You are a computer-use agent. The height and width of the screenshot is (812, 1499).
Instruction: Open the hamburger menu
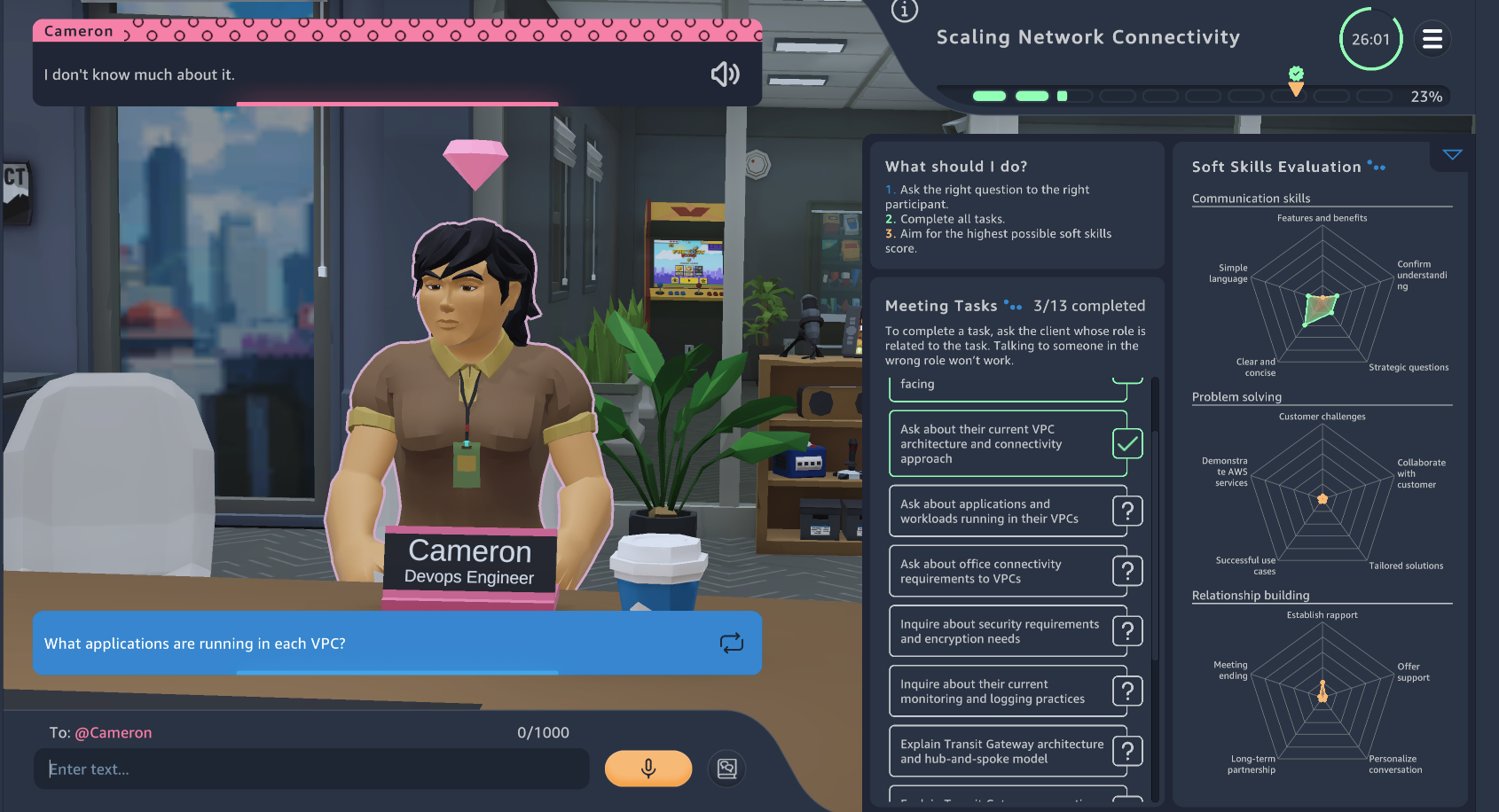tap(1432, 39)
